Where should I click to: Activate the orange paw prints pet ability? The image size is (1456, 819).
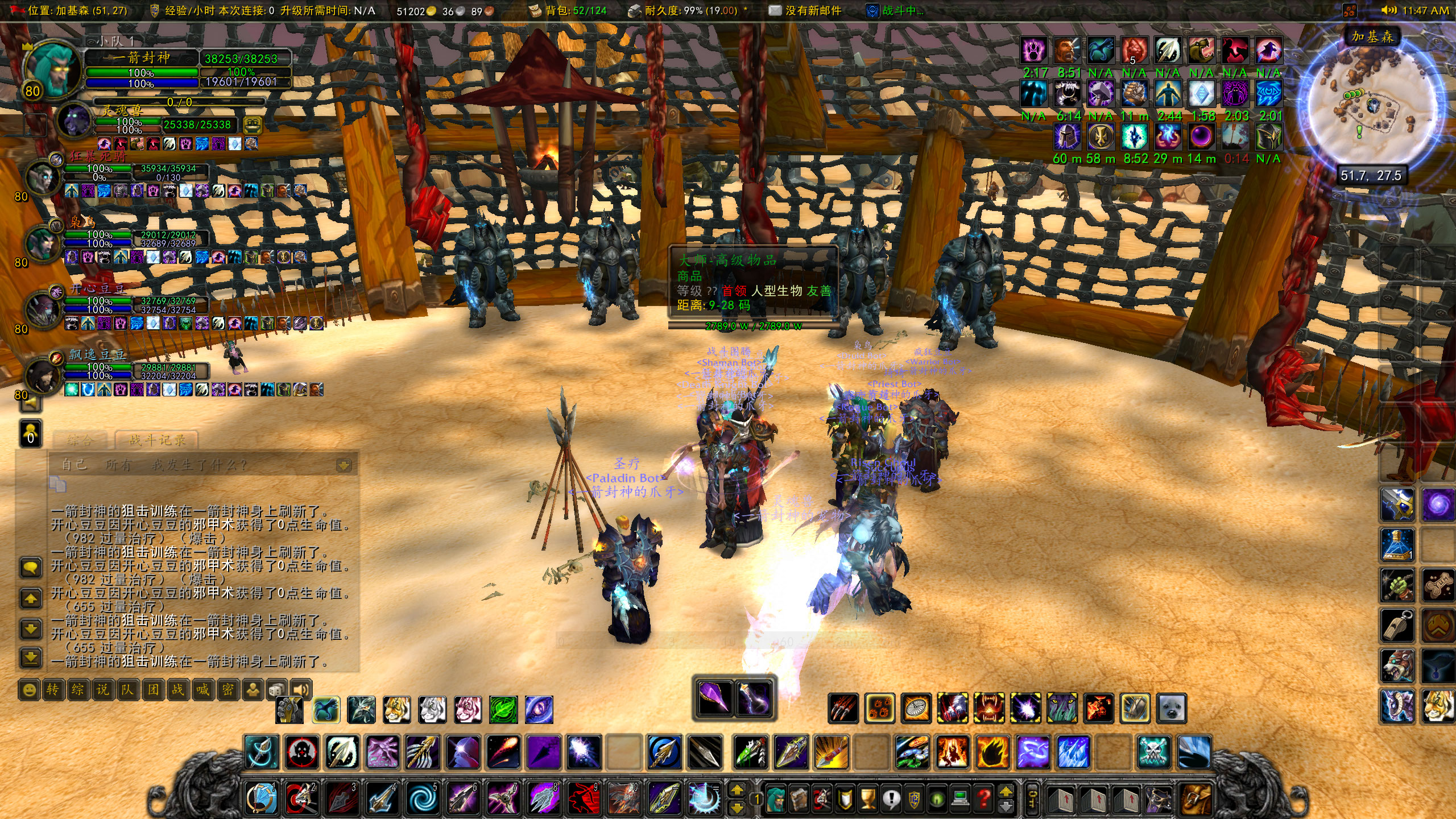[879, 709]
